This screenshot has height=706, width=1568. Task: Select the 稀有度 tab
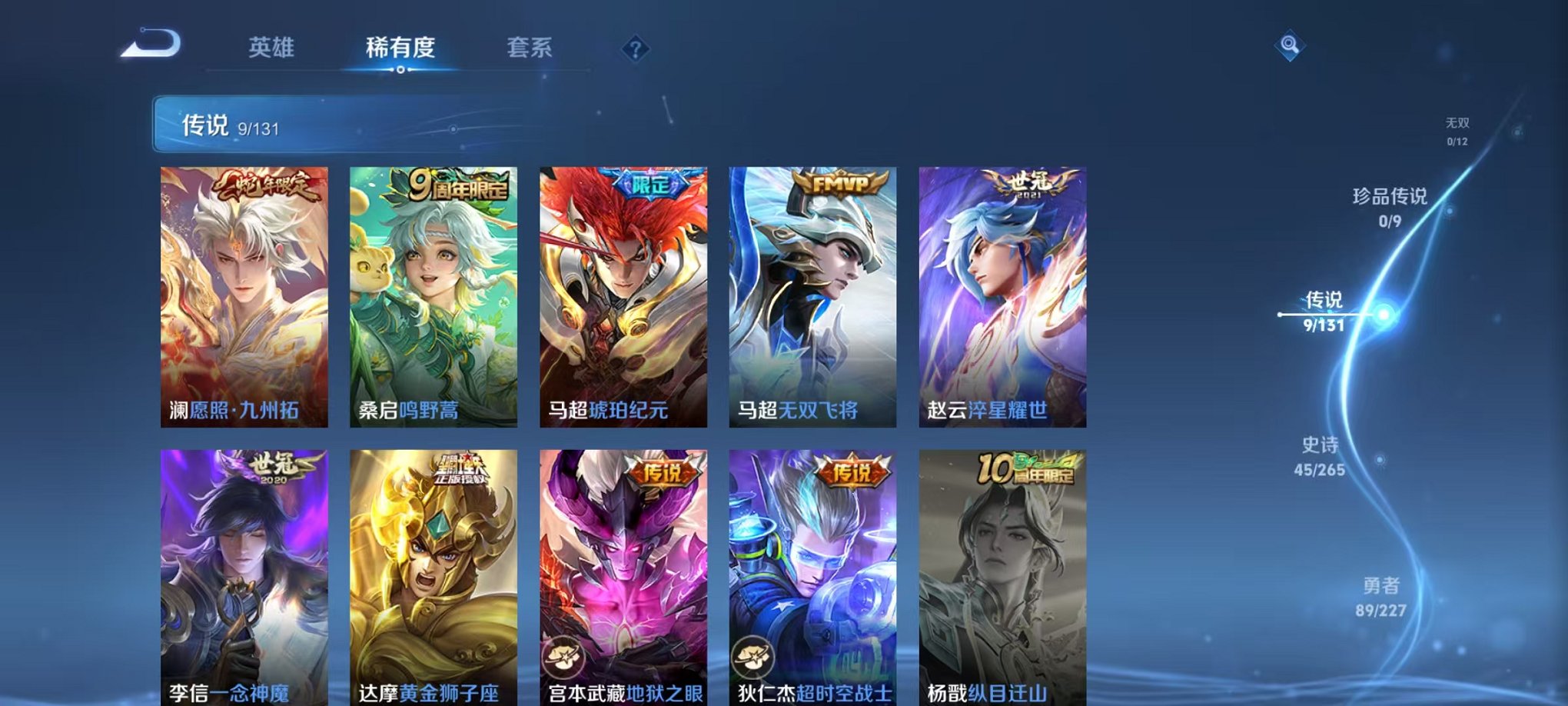400,48
